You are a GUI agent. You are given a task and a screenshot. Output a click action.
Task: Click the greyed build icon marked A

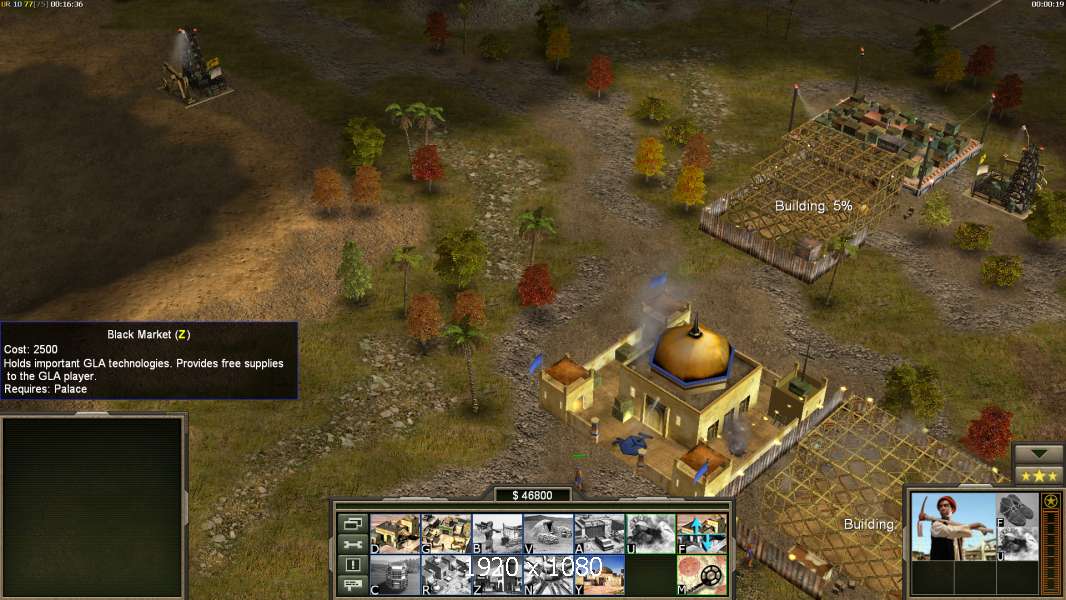(x=599, y=534)
